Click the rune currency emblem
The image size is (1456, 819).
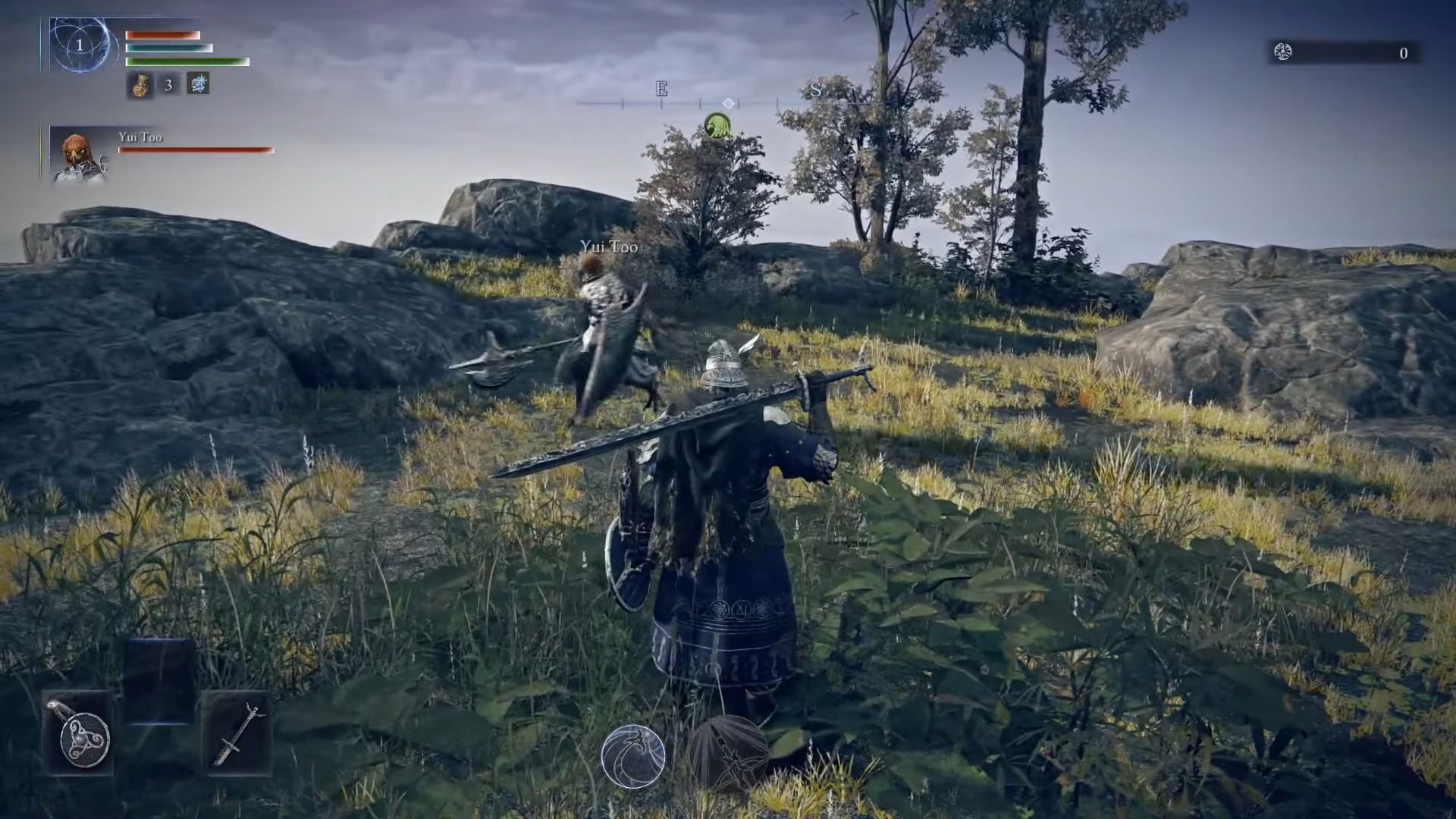pos(1283,52)
